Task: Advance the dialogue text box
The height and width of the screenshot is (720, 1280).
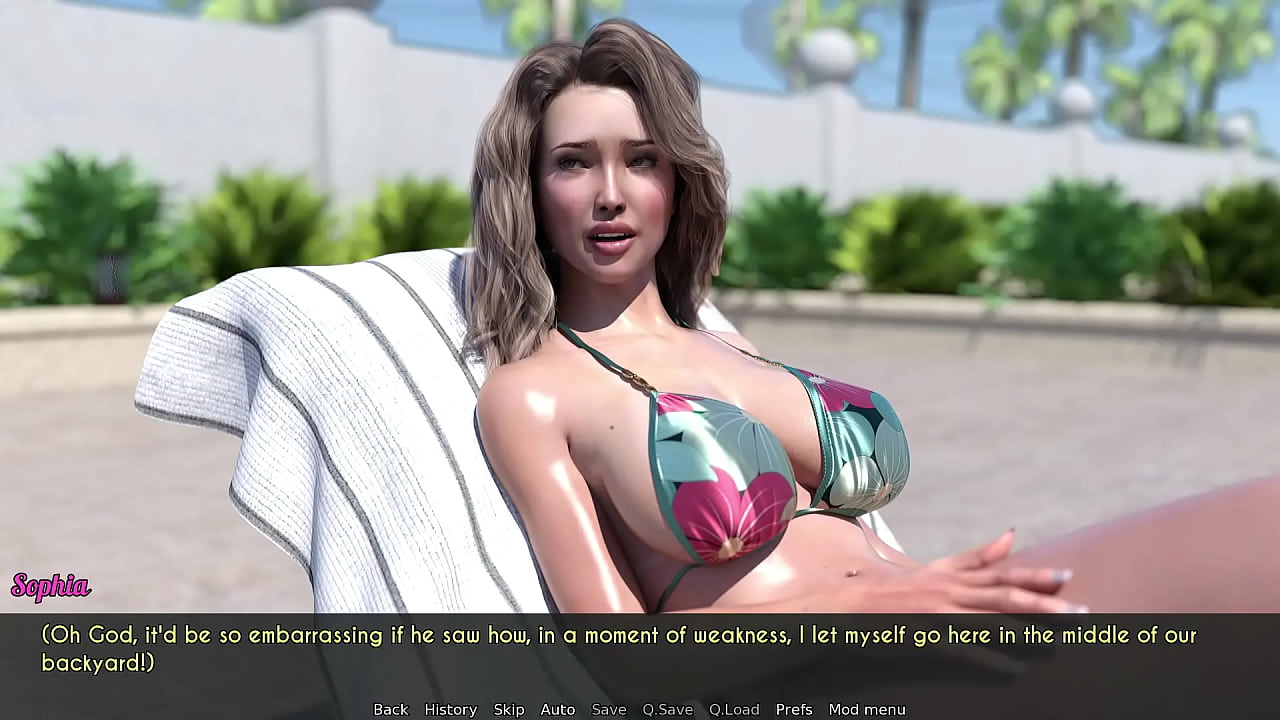Action: tap(640, 650)
